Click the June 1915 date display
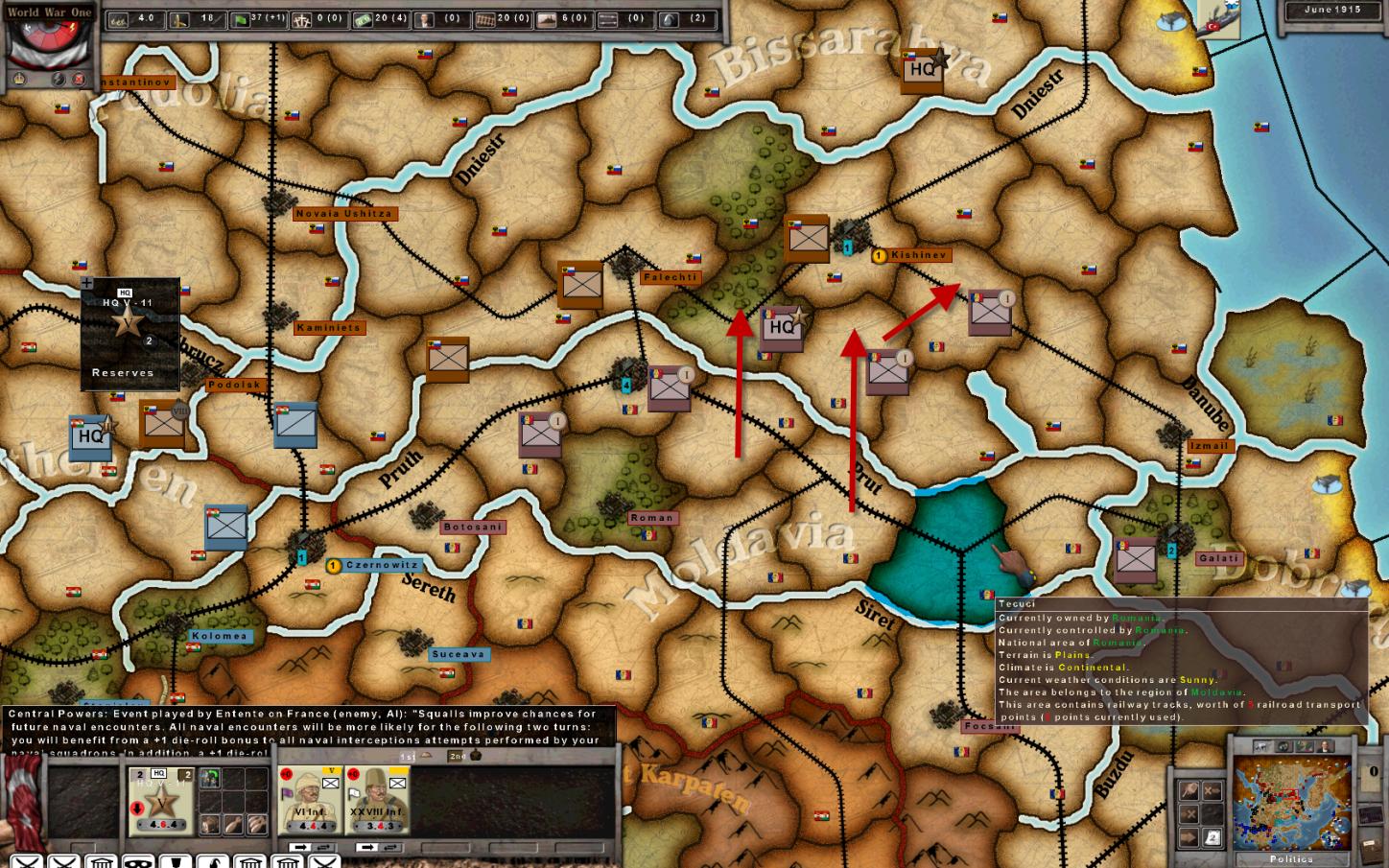The width and height of the screenshot is (1389, 868). point(1332,10)
